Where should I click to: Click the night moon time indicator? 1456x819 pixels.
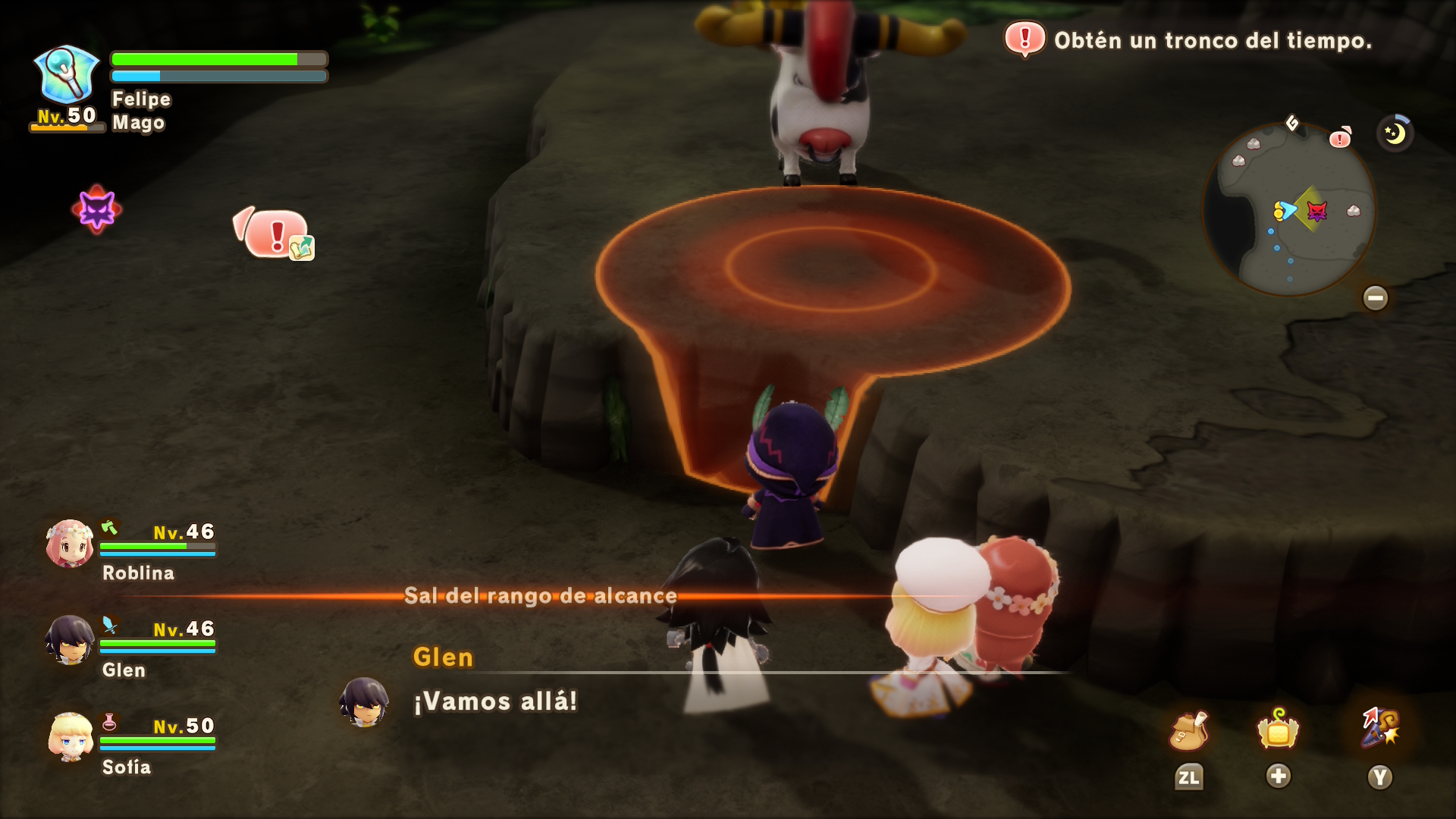[1395, 133]
